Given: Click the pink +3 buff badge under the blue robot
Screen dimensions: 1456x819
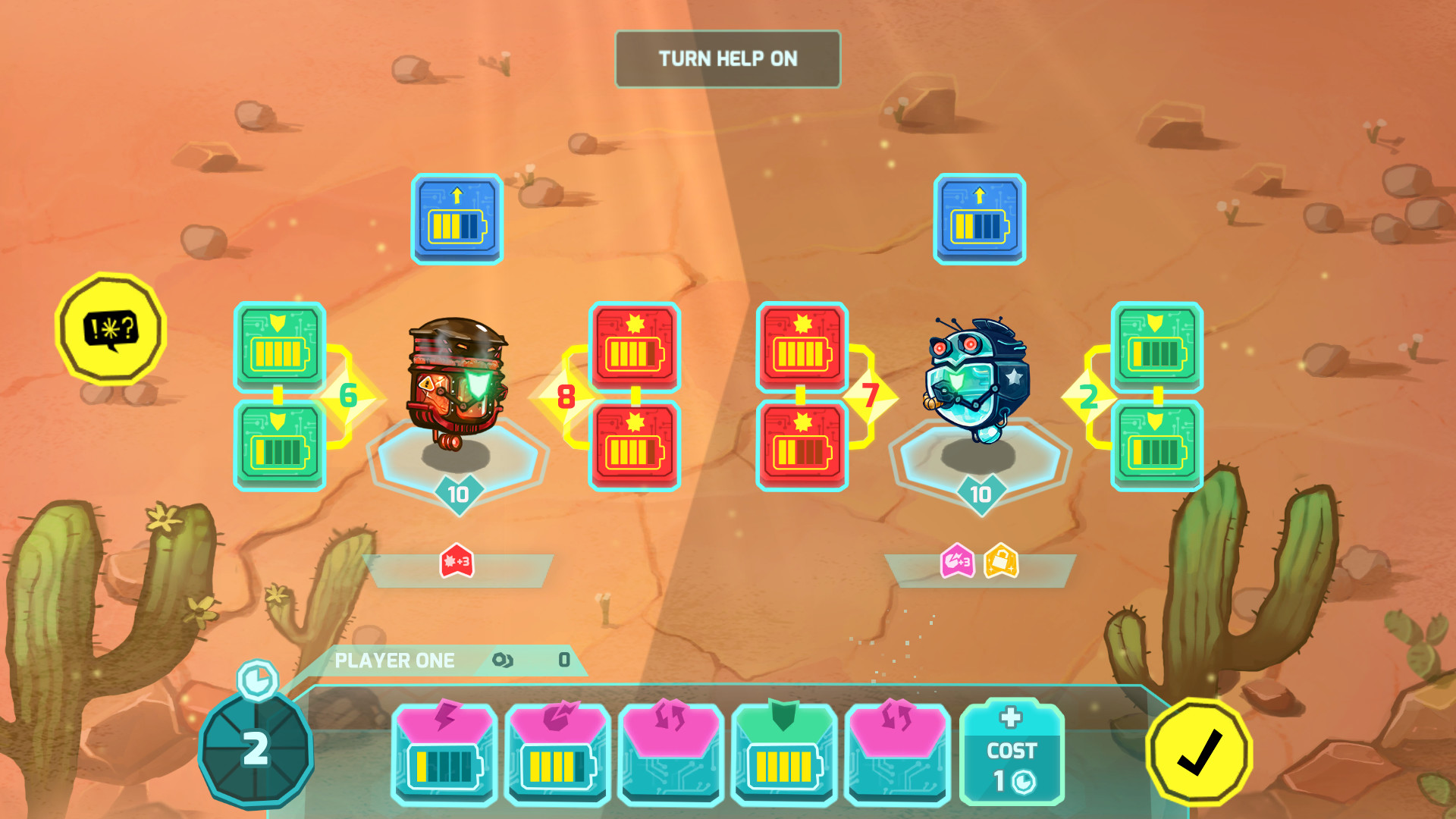Looking at the screenshot, I should (x=958, y=560).
